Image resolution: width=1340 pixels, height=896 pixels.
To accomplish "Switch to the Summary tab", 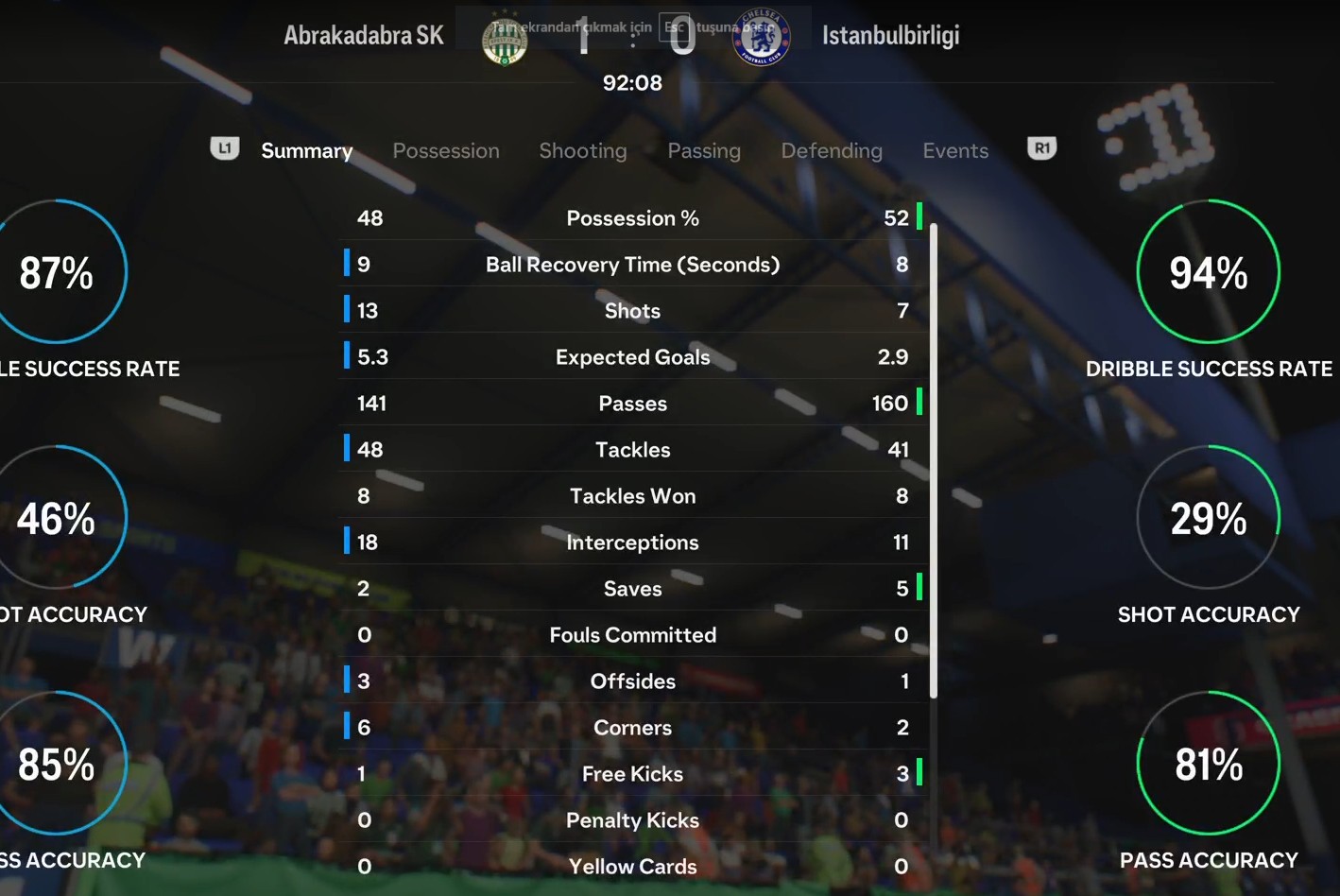I will click(x=306, y=151).
